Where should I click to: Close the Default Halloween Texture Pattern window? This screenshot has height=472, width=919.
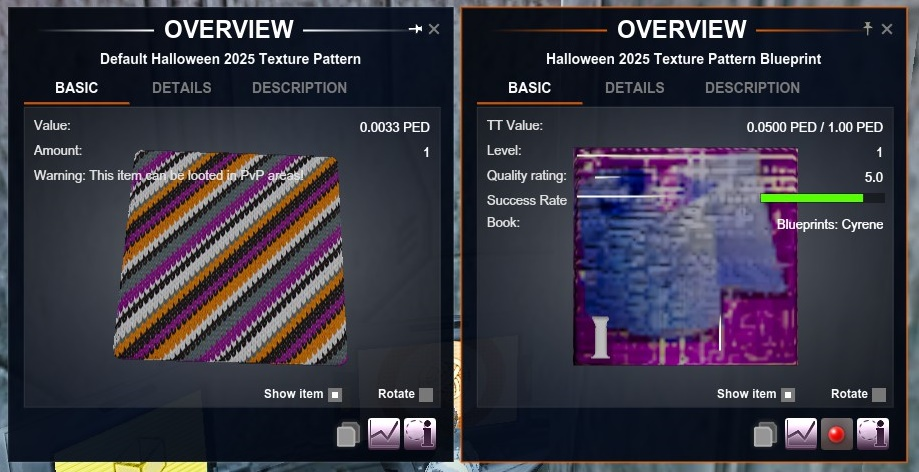(434, 30)
